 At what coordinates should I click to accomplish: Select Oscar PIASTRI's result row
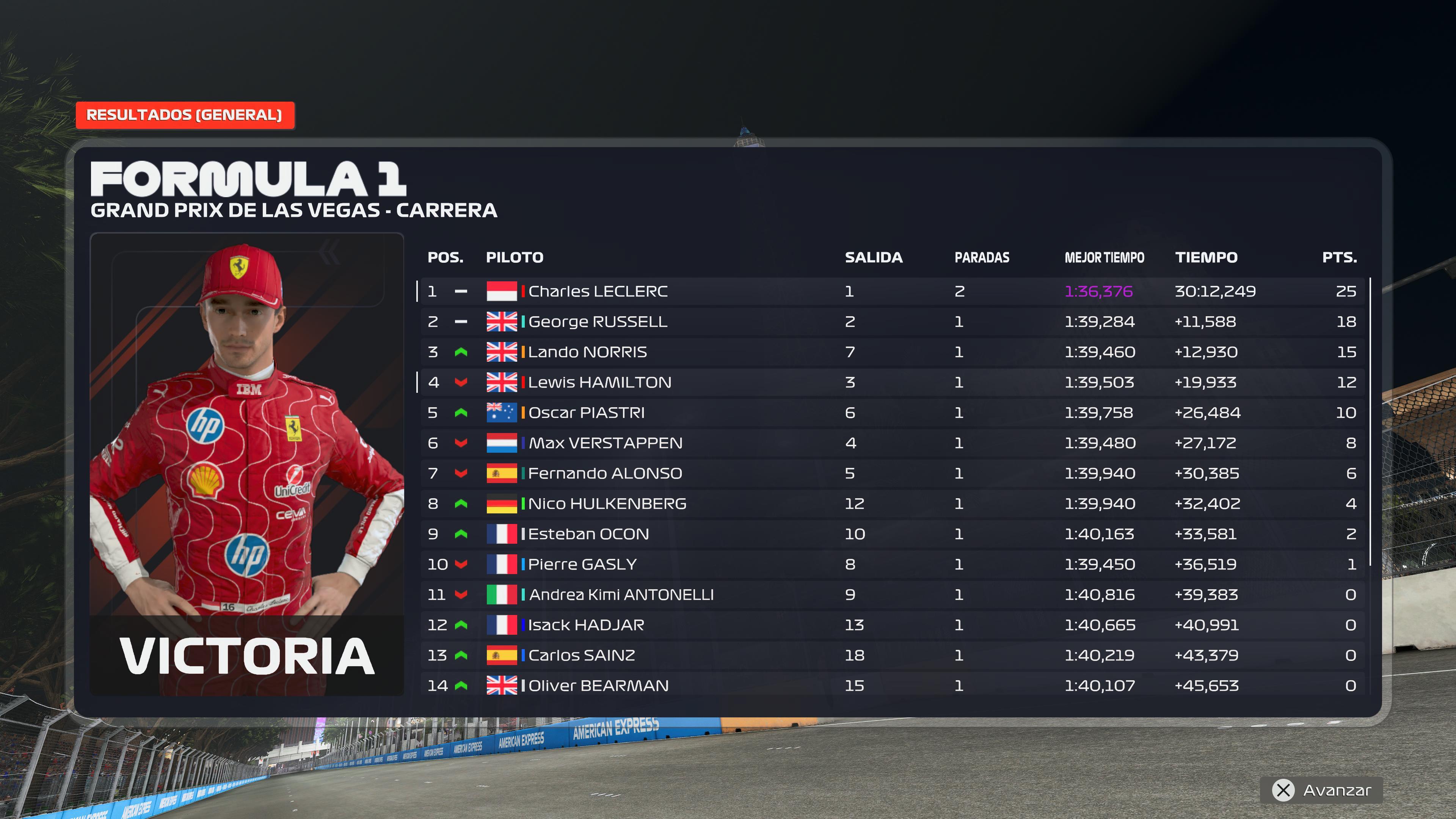point(586,413)
